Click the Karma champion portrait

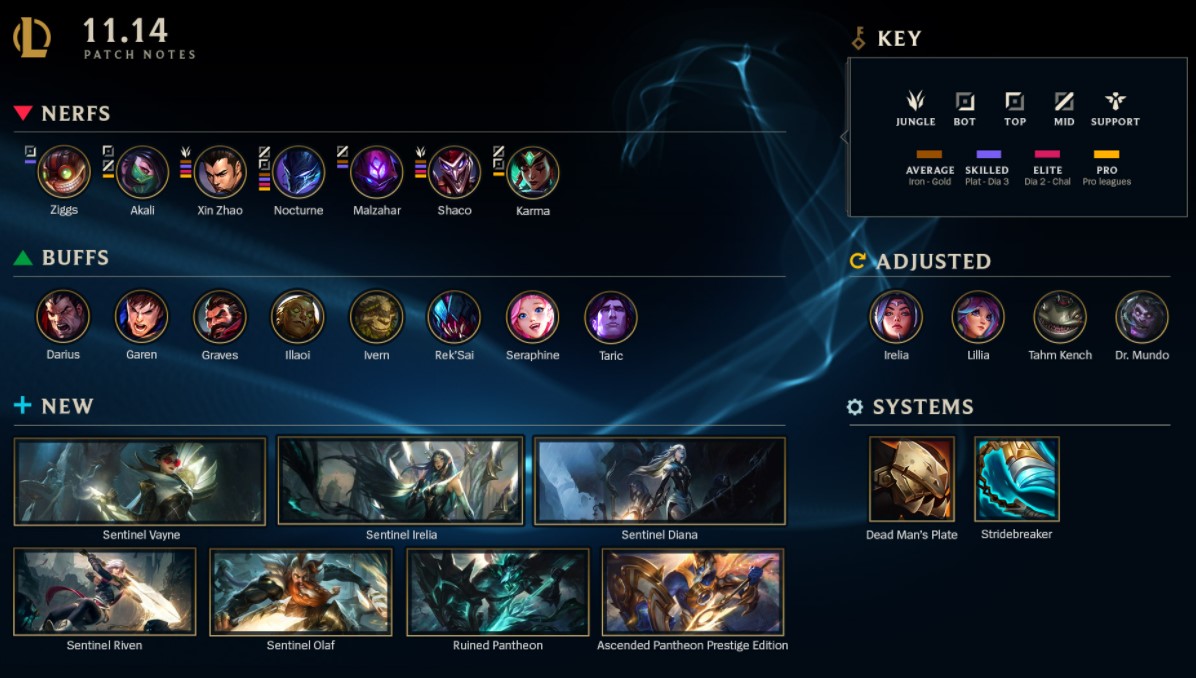[x=532, y=172]
